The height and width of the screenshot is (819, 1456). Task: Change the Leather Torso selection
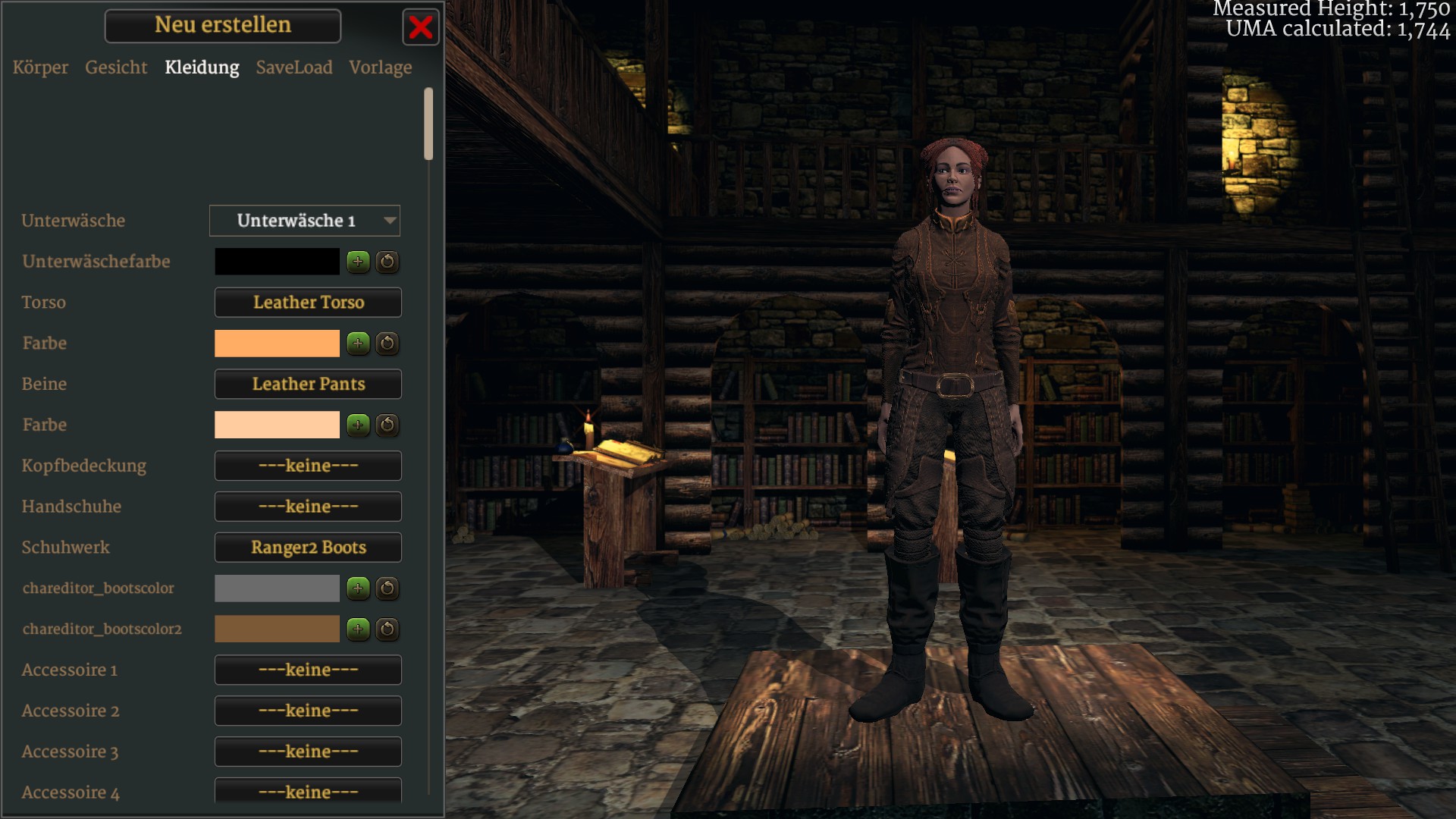pos(308,303)
